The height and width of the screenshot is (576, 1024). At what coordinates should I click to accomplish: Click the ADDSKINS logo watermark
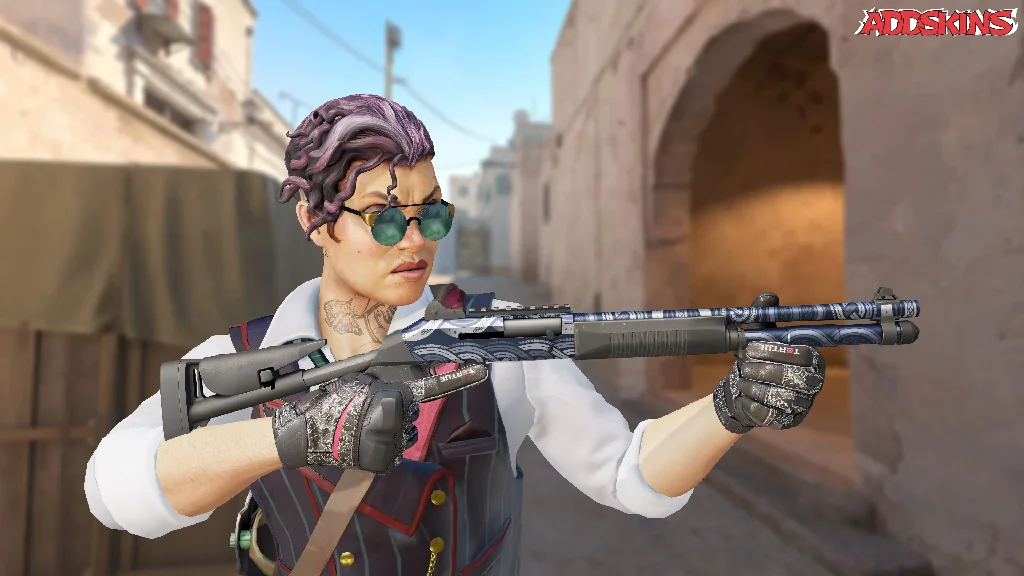point(936,23)
